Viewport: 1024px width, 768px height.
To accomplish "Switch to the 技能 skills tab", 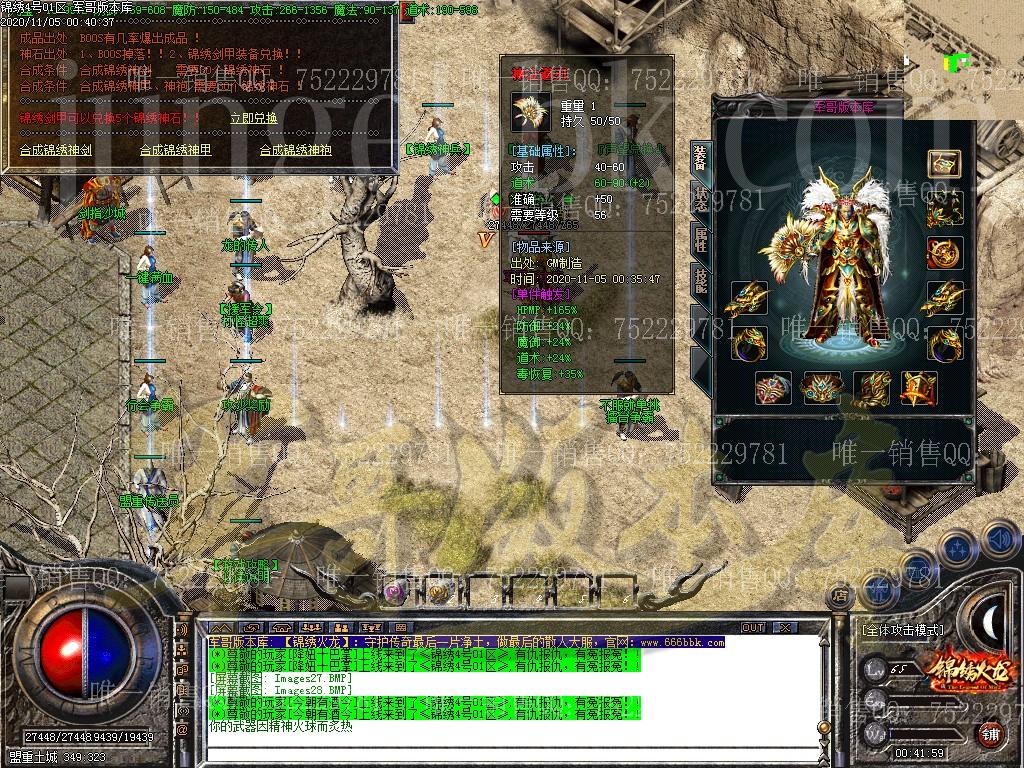I will 700,280.
